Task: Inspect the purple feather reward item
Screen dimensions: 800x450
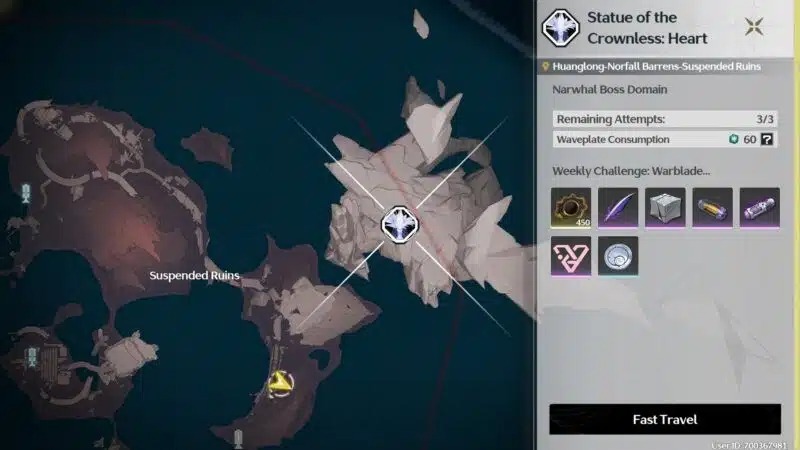Action: click(618, 207)
